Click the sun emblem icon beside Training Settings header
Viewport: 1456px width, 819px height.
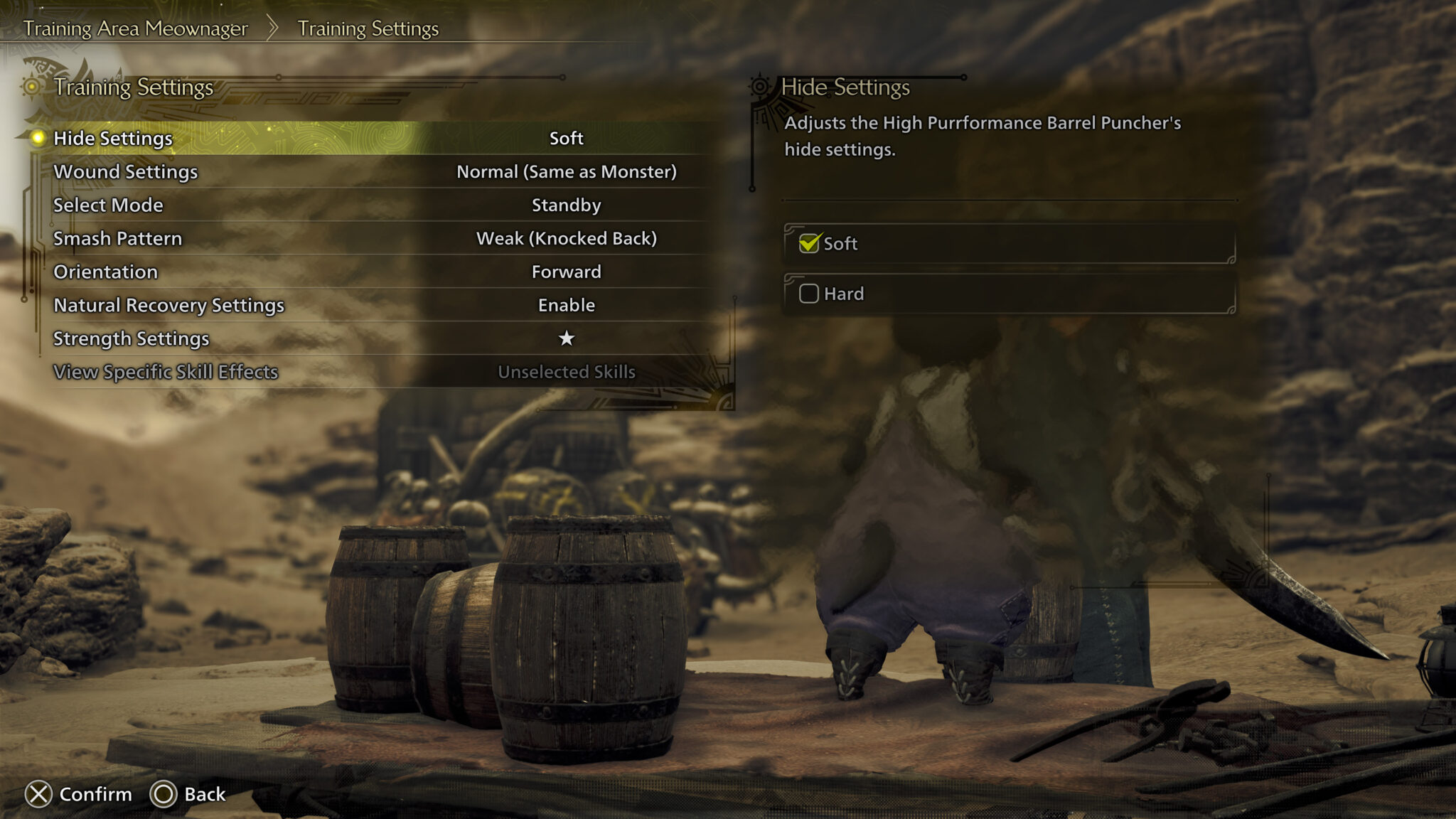[x=31, y=85]
